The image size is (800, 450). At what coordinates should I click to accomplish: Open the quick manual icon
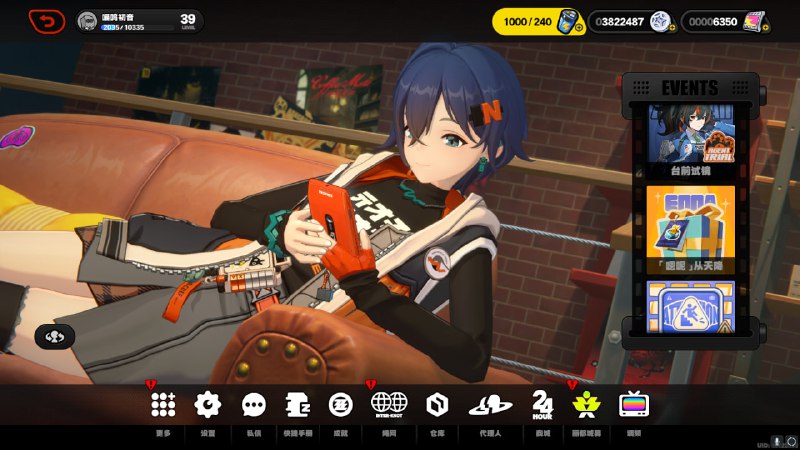pos(298,404)
